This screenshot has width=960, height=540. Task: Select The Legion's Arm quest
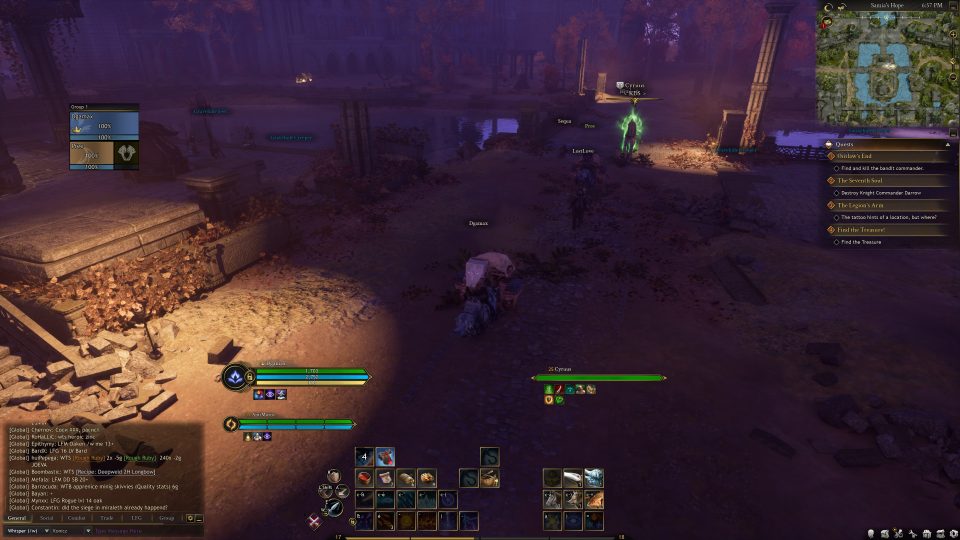click(860, 205)
